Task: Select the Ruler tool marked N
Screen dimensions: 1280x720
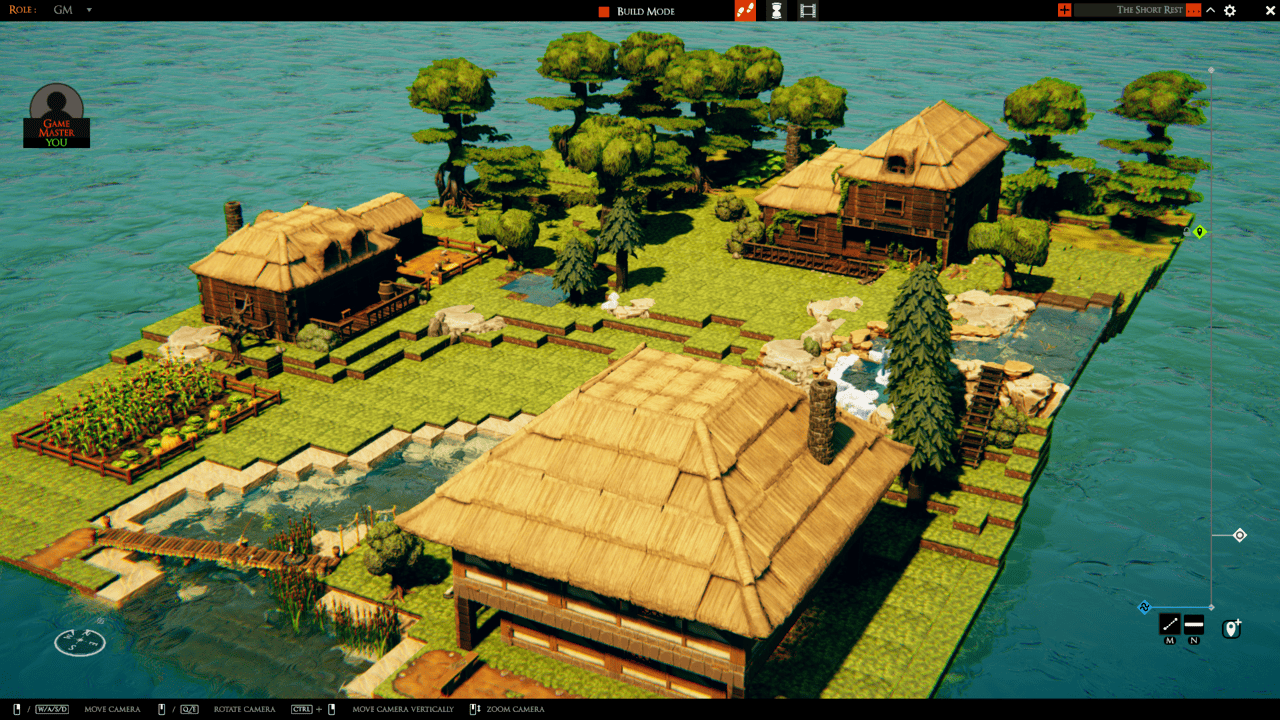Action: point(1194,624)
